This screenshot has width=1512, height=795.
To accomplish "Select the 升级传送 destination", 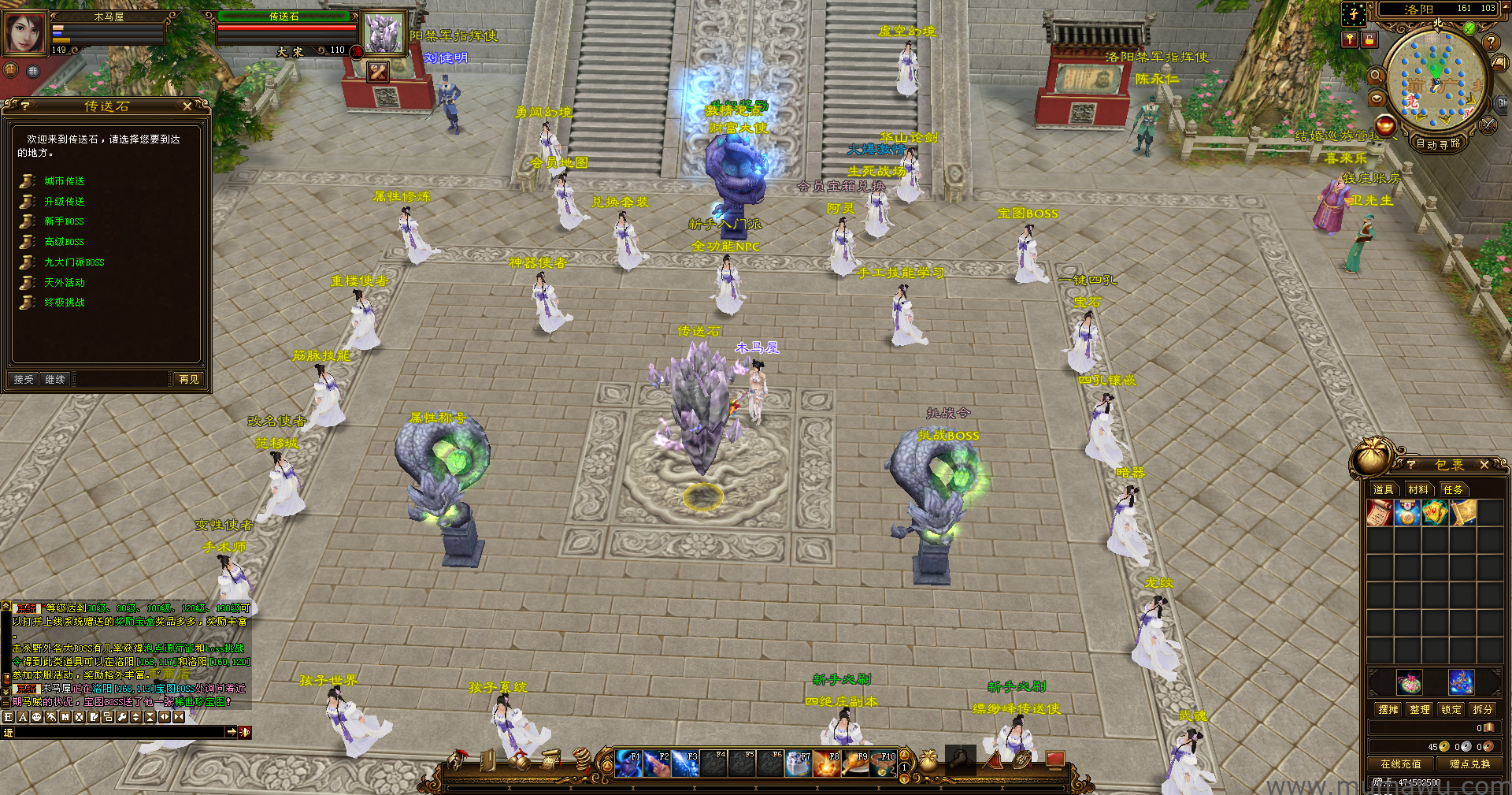I will (x=64, y=202).
